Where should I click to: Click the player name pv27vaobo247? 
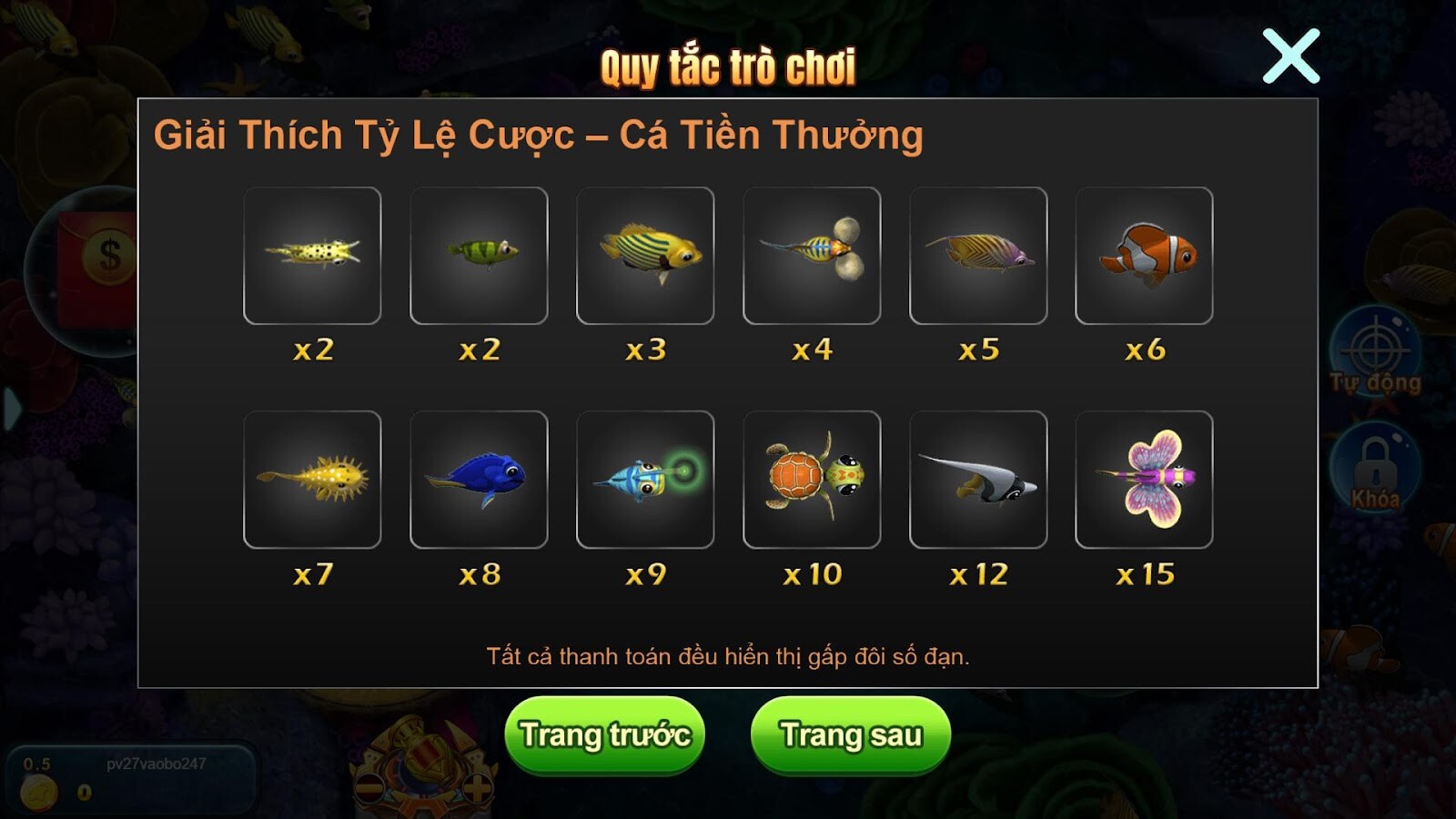click(x=155, y=764)
